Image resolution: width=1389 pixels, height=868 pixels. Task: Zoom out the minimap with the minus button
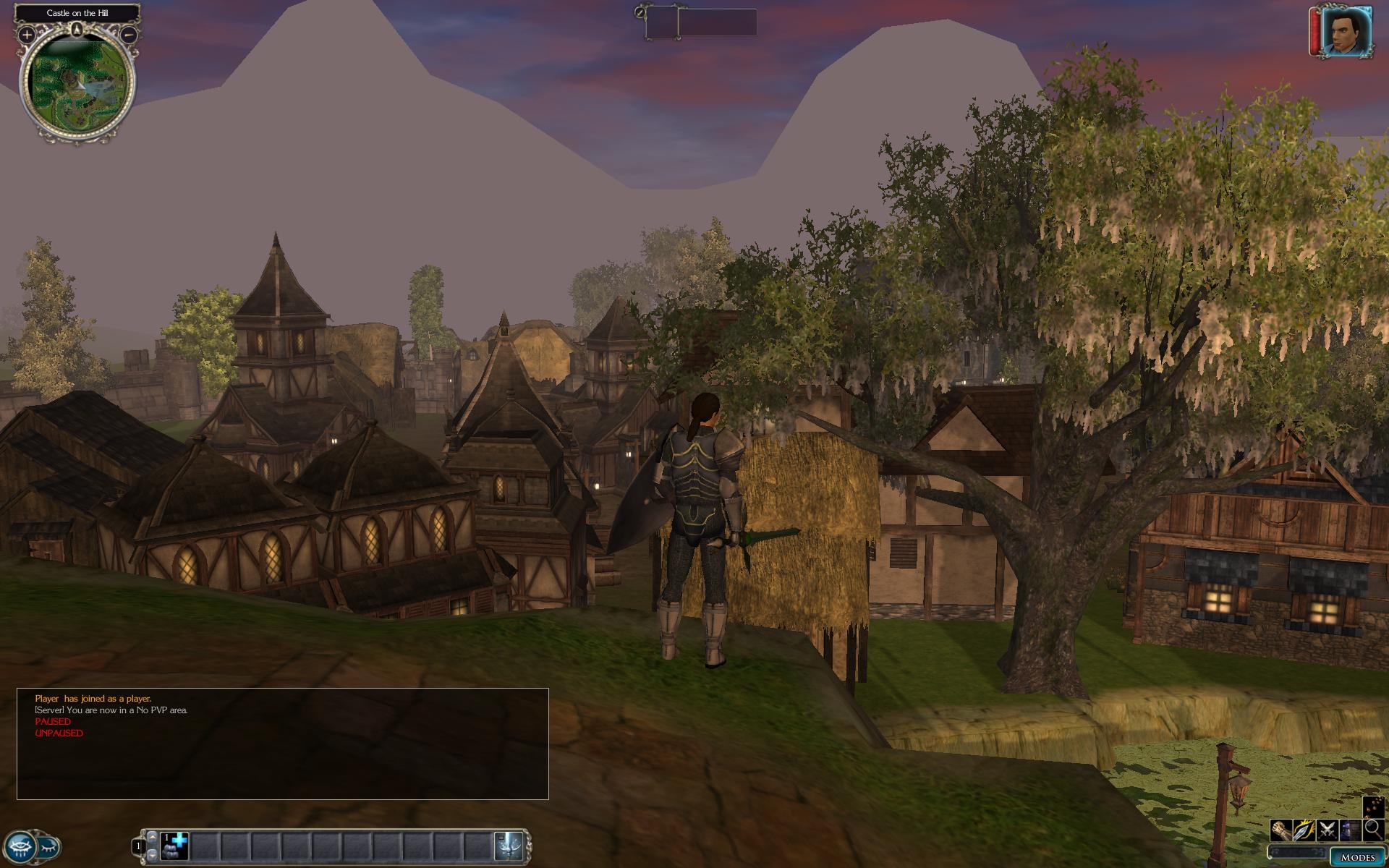click(128, 34)
